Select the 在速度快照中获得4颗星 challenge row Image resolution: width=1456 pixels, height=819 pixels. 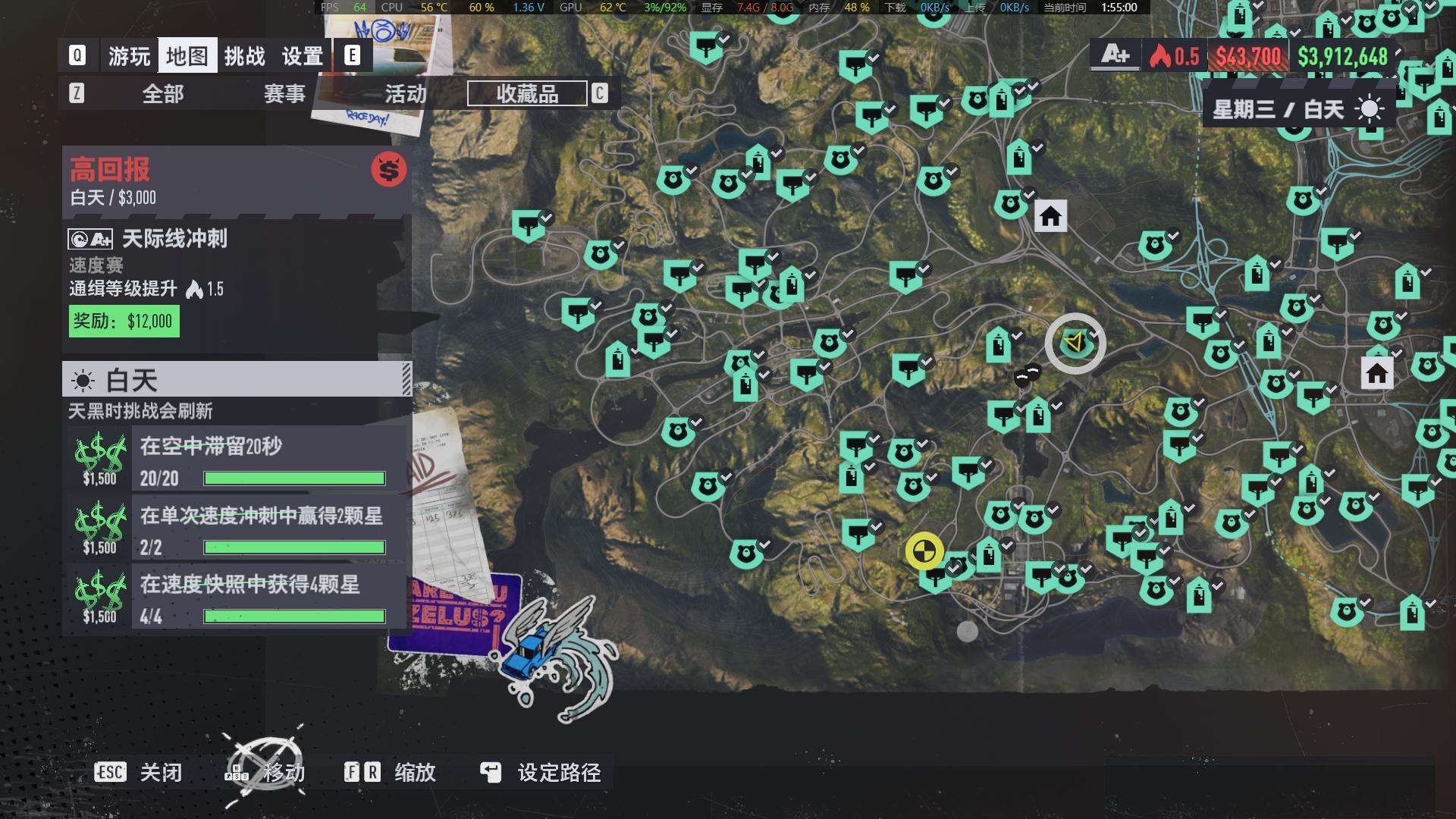tap(237, 598)
